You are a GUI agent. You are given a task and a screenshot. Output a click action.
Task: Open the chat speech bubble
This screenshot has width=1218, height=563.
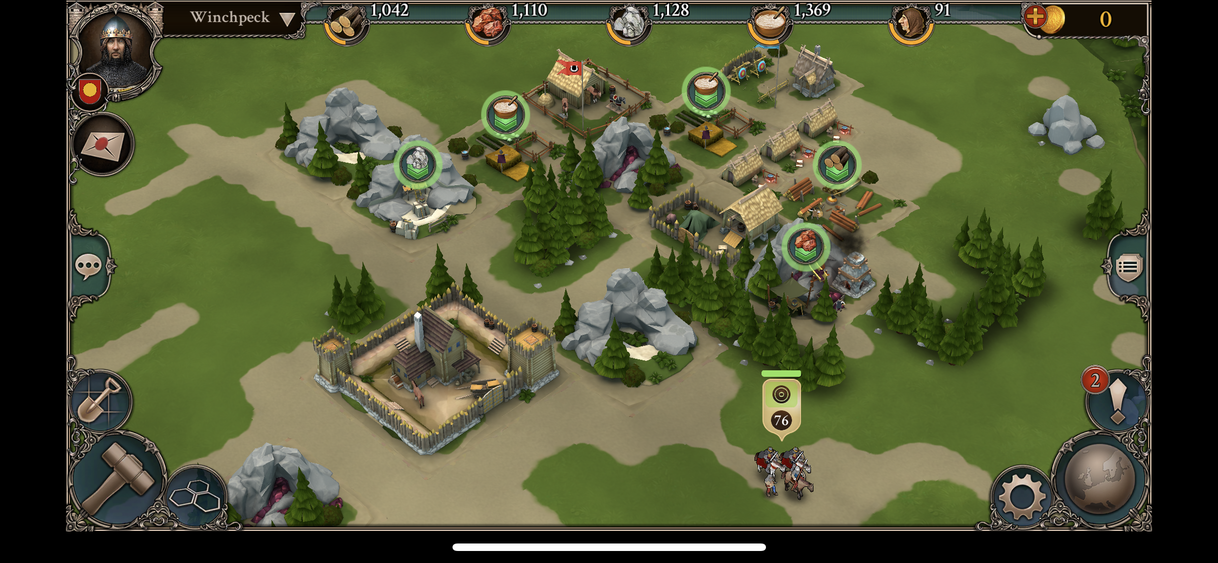pos(89,266)
